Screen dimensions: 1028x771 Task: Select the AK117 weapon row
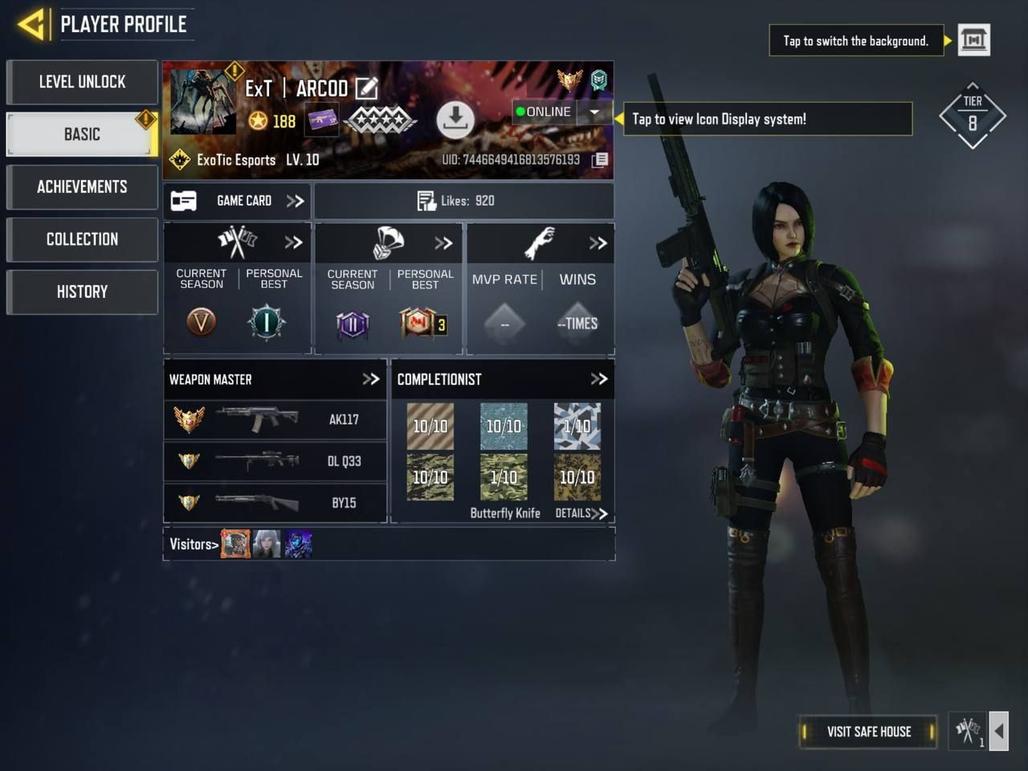click(x=275, y=420)
